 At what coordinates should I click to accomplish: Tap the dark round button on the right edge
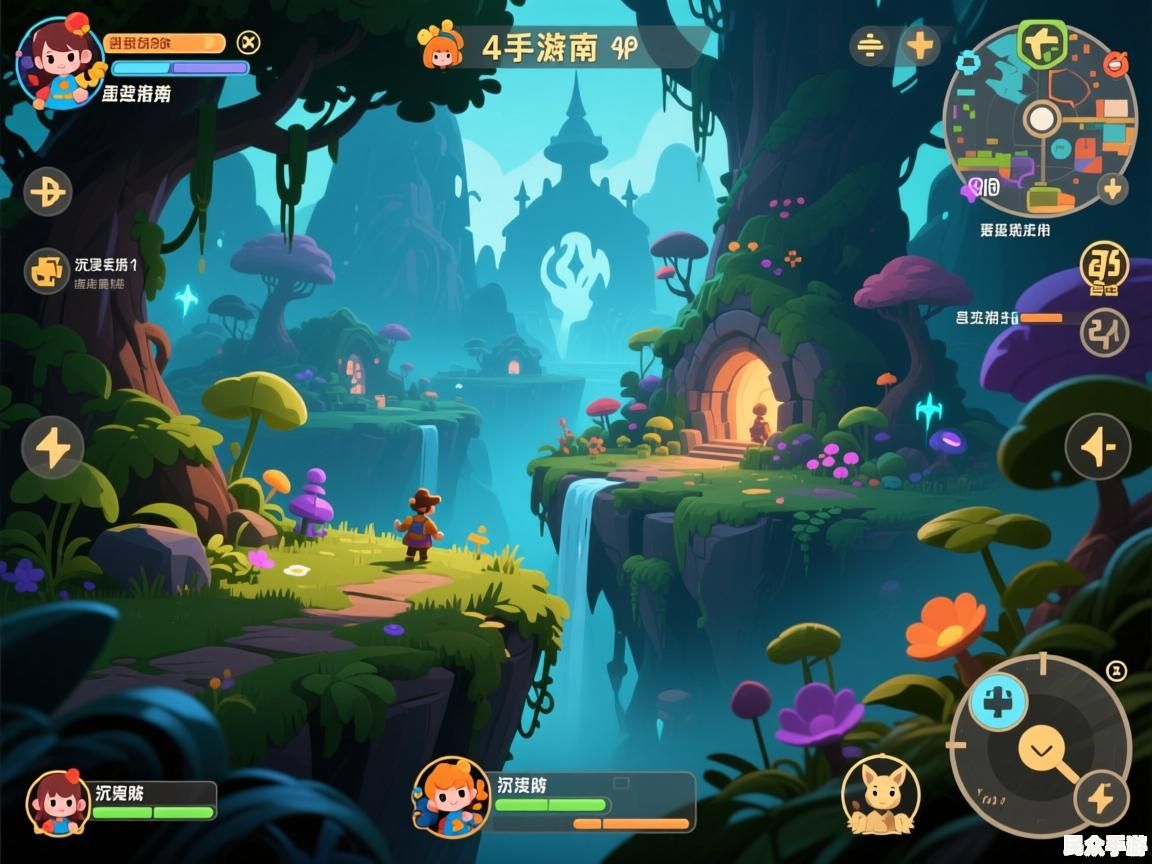coord(1097,446)
